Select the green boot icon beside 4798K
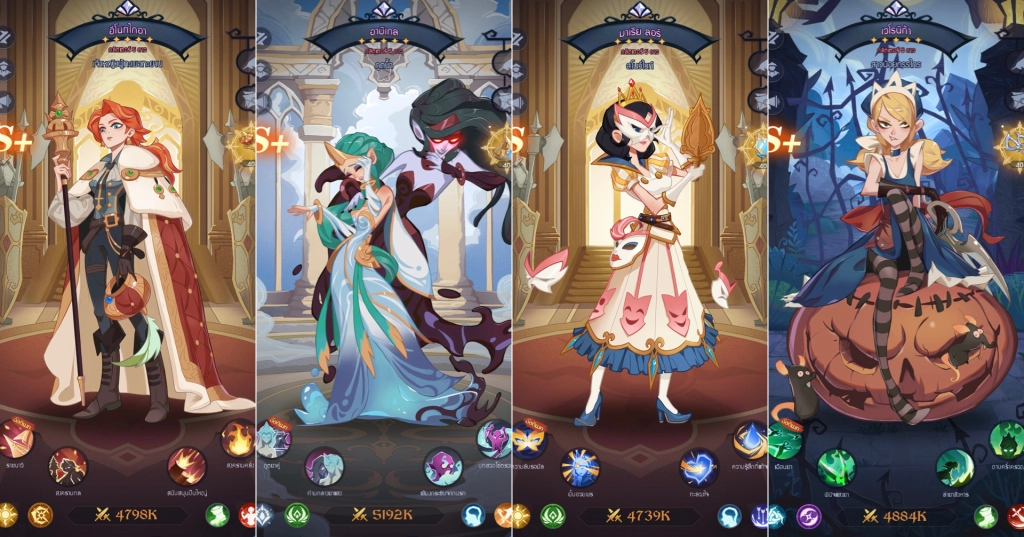The height and width of the screenshot is (537, 1024). [x=218, y=516]
